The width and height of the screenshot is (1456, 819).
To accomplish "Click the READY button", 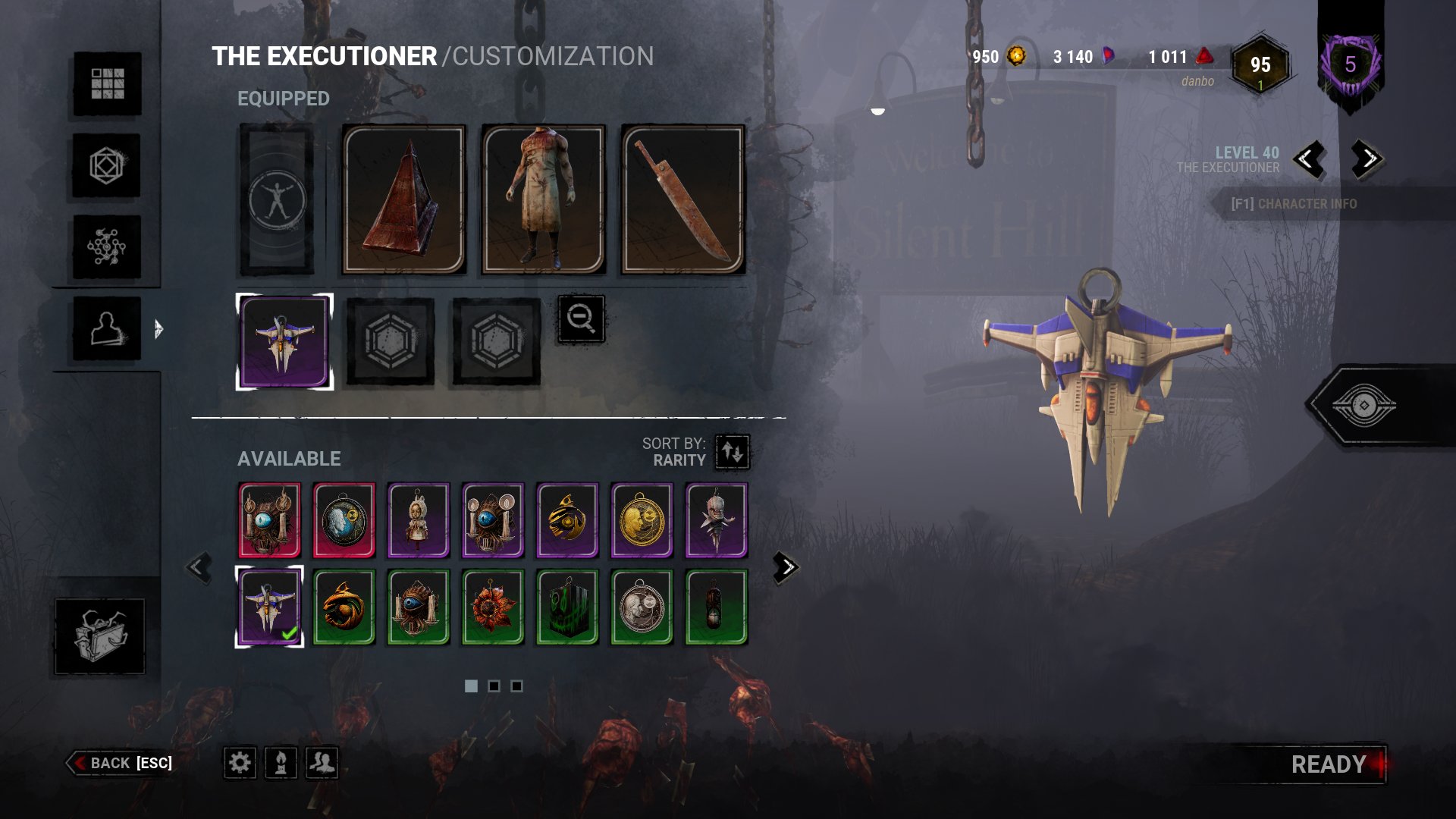I will pyautogui.click(x=1329, y=764).
